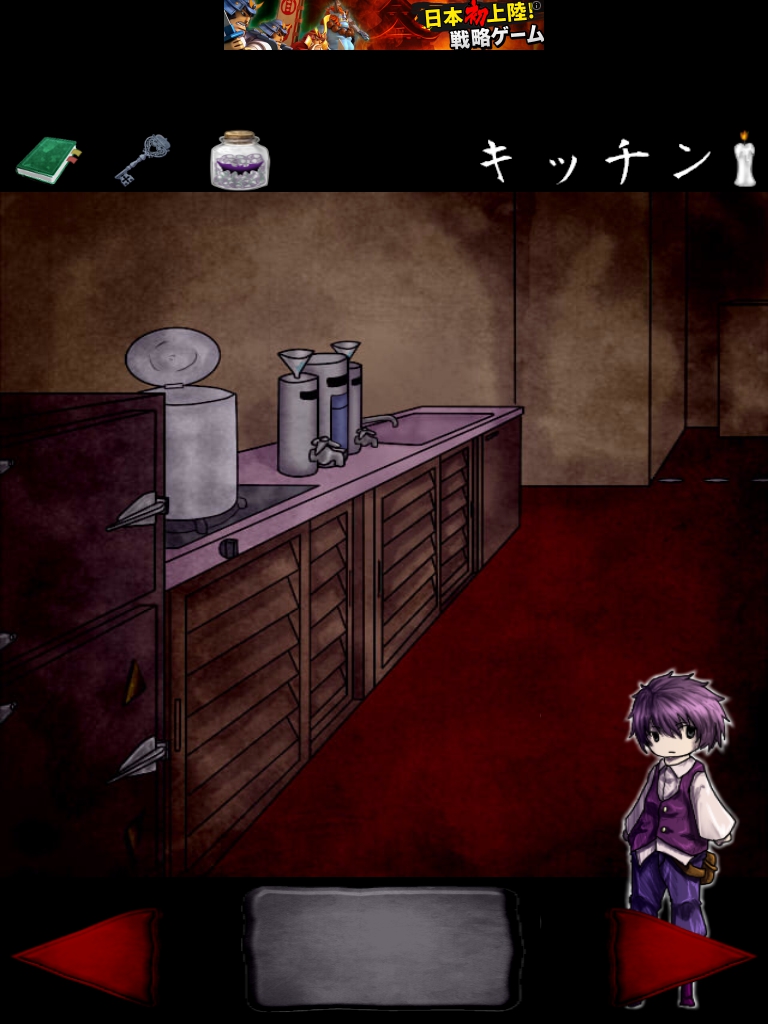The image size is (768, 1024).
Task: Tap the gray stone message panel
Action: [381, 948]
